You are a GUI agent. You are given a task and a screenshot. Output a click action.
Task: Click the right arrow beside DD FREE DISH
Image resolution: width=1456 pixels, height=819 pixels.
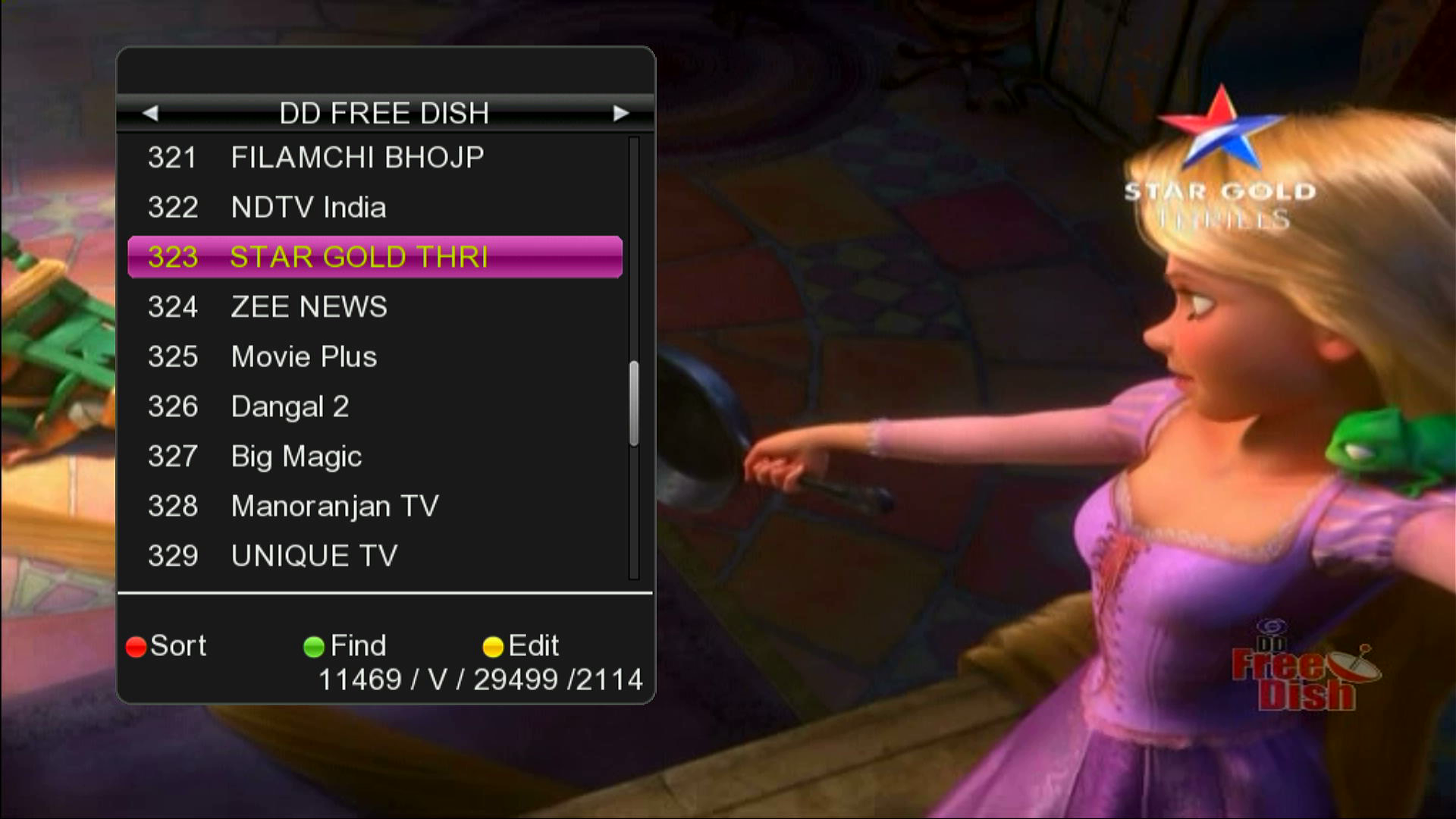click(x=622, y=114)
